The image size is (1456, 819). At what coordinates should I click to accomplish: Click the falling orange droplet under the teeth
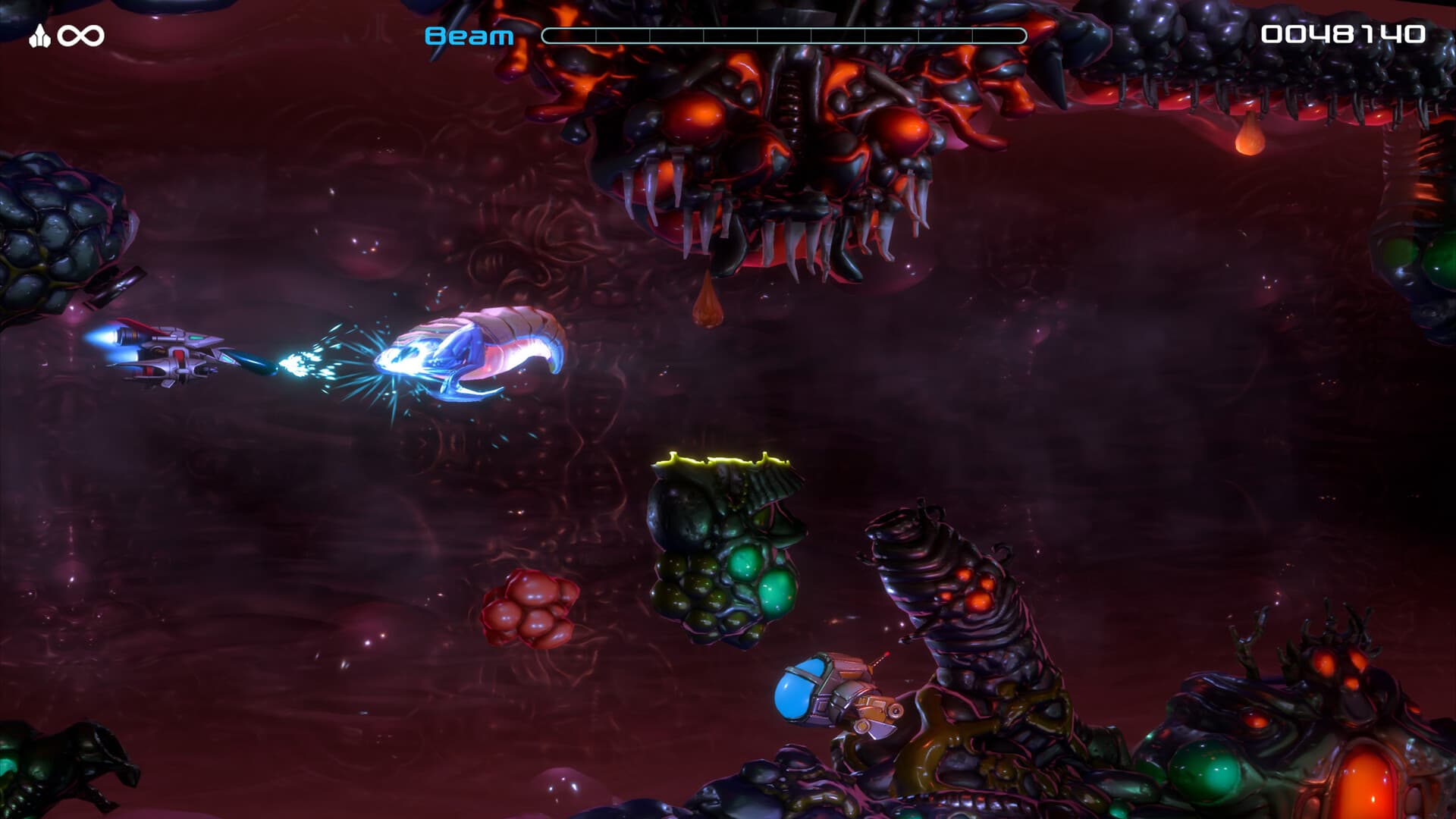tap(709, 303)
